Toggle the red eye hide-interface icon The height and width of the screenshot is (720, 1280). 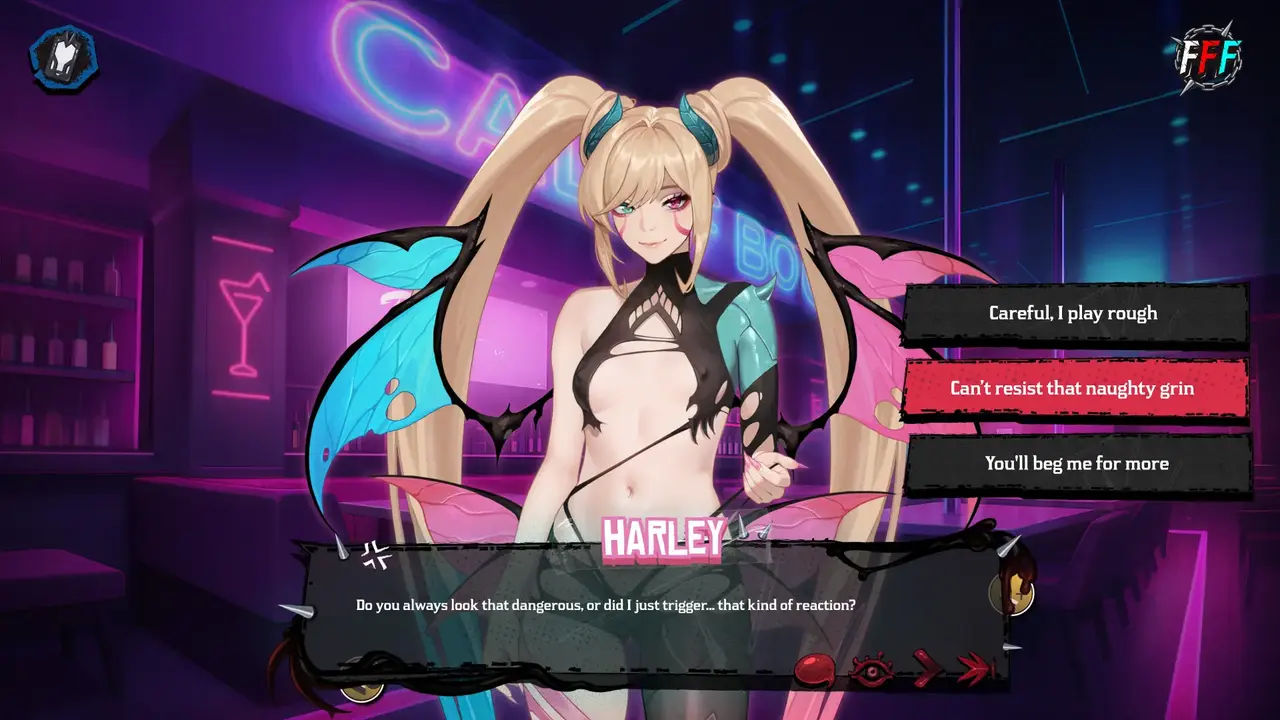pyautogui.click(x=870, y=670)
